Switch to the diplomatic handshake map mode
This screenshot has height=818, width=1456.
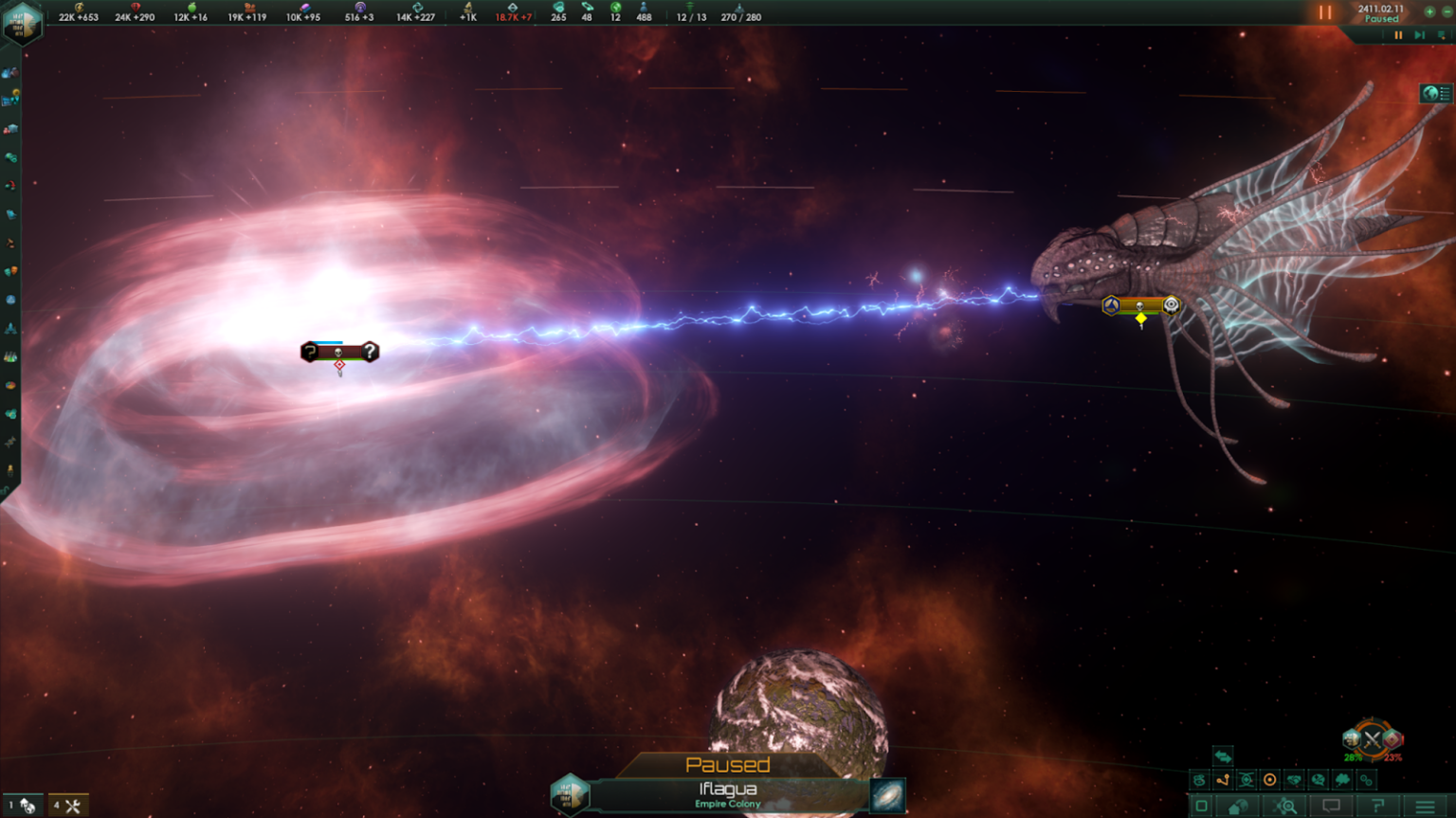(1294, 780)
